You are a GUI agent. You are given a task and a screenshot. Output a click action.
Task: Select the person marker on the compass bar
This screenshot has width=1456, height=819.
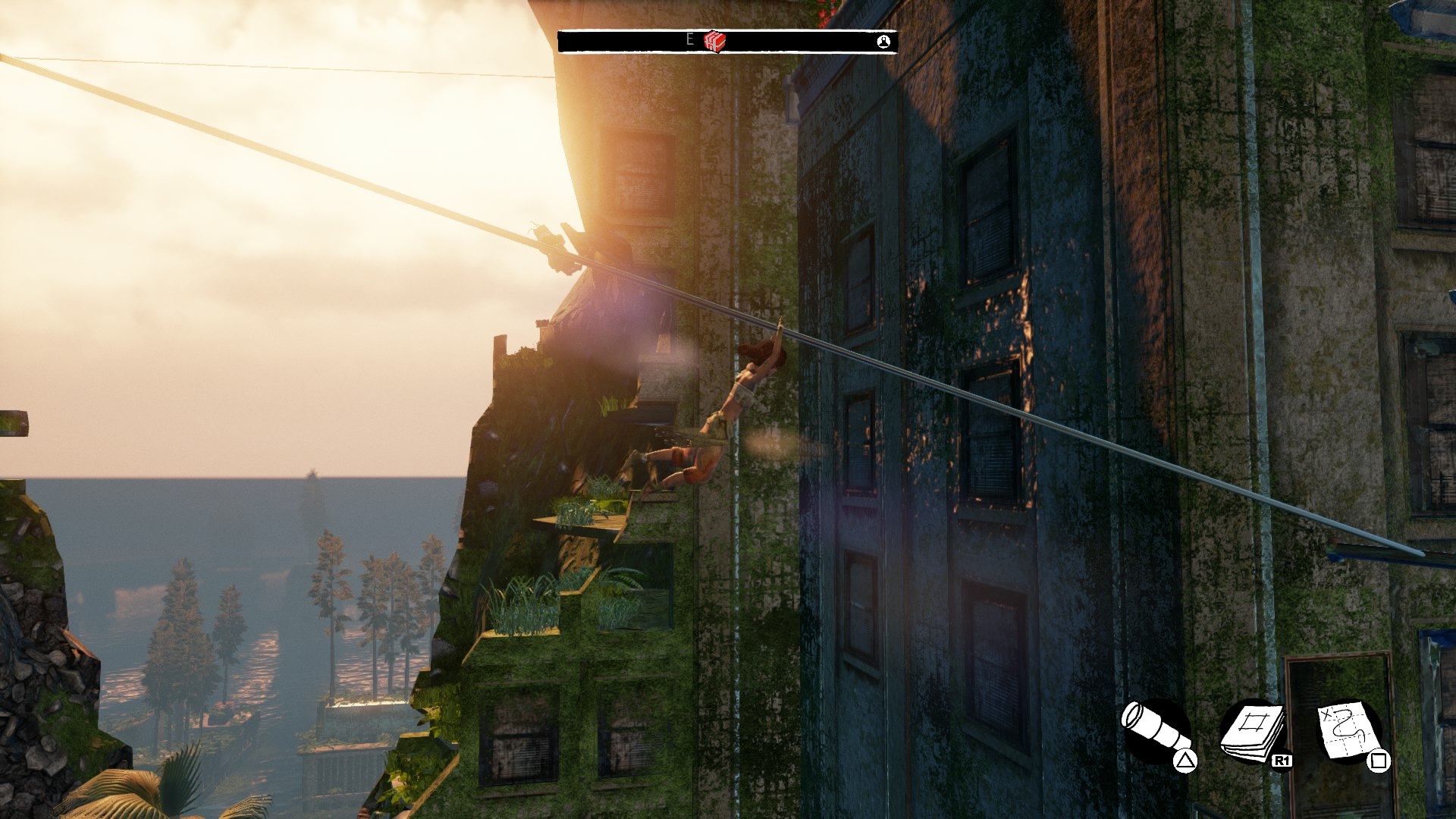[883, 42]
